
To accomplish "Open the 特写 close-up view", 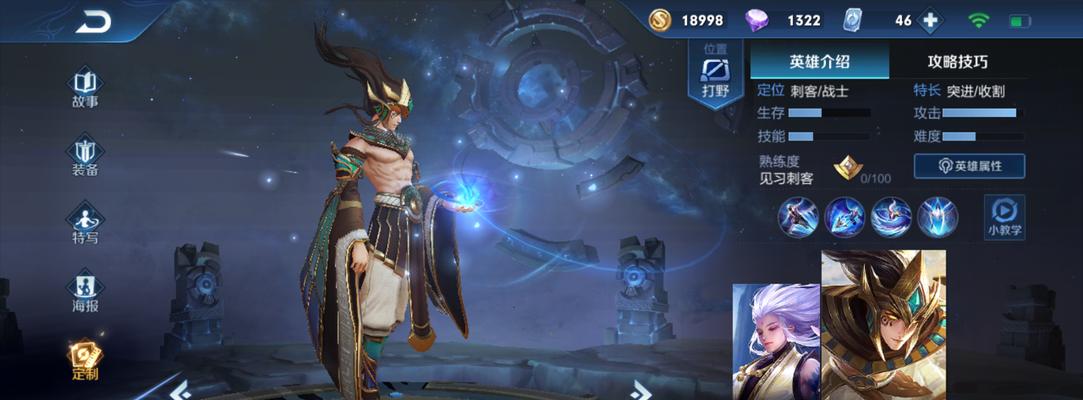I will (85, 222).
